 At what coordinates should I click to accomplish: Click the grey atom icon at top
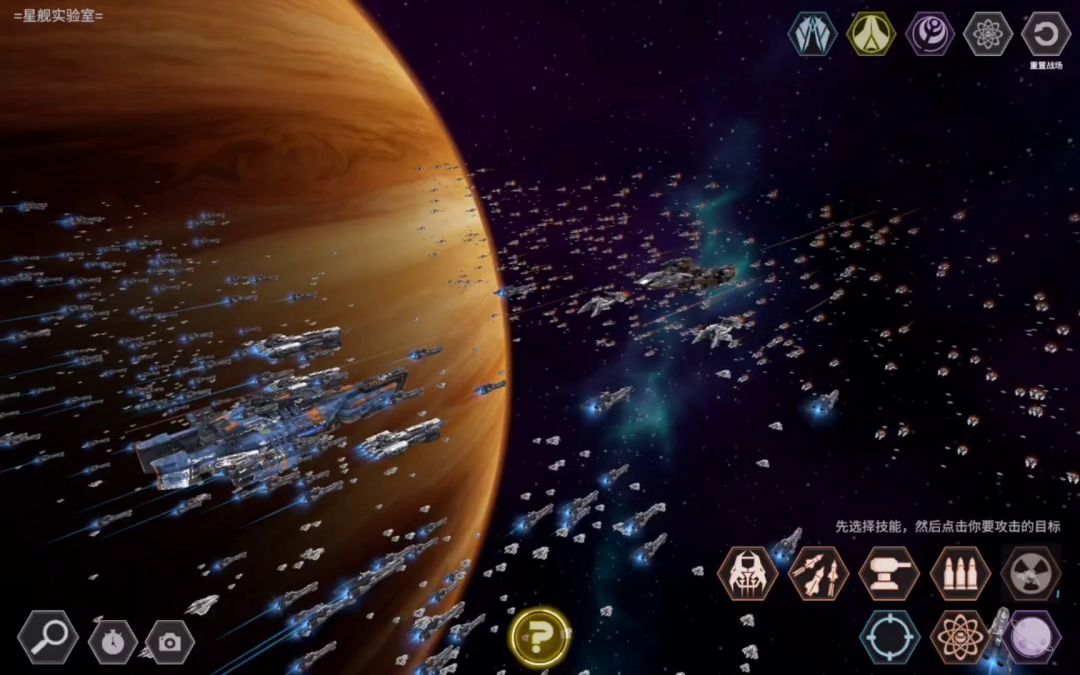(x=988, y=34)
